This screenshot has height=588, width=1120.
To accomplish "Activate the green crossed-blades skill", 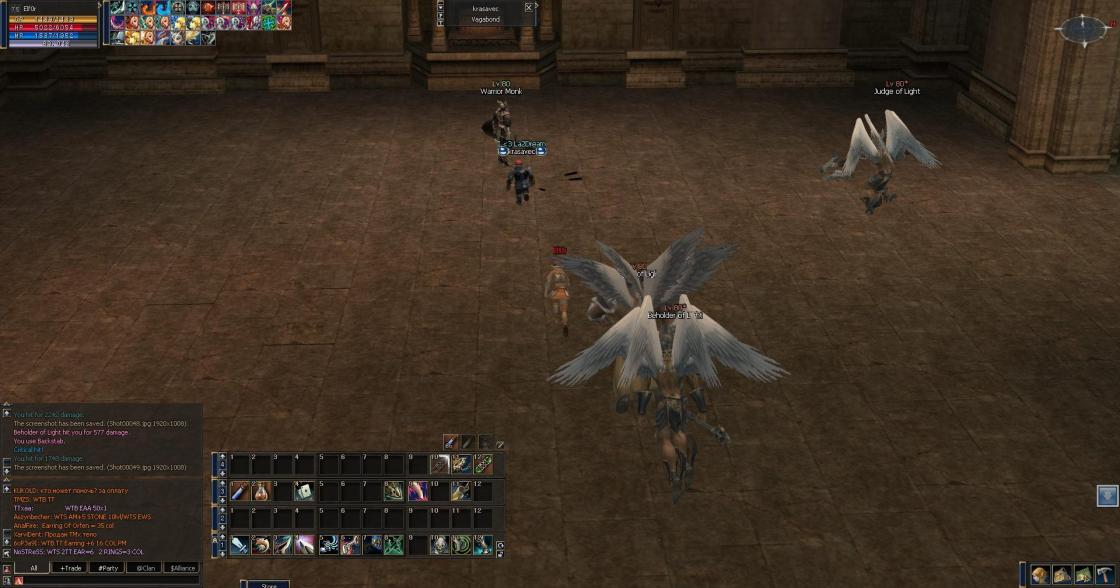I will point(394,545).
